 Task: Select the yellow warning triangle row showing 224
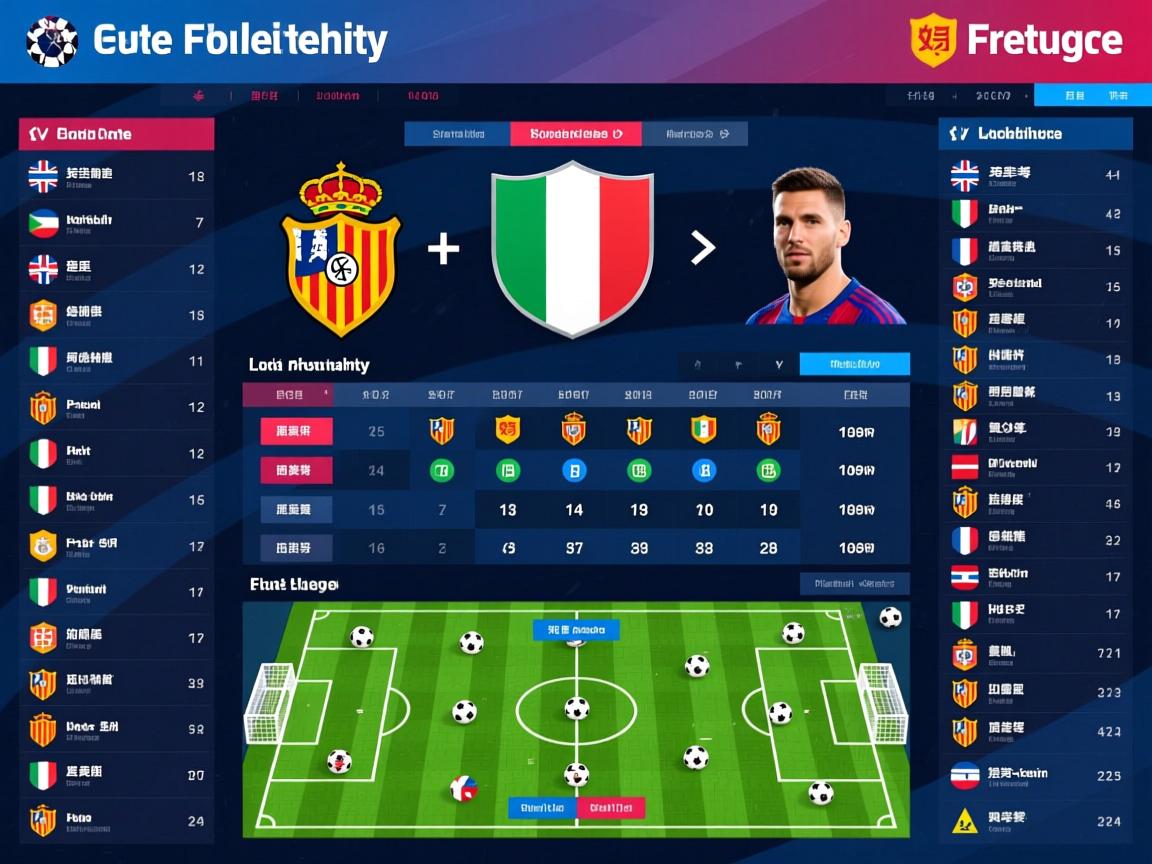[1035, 821]
